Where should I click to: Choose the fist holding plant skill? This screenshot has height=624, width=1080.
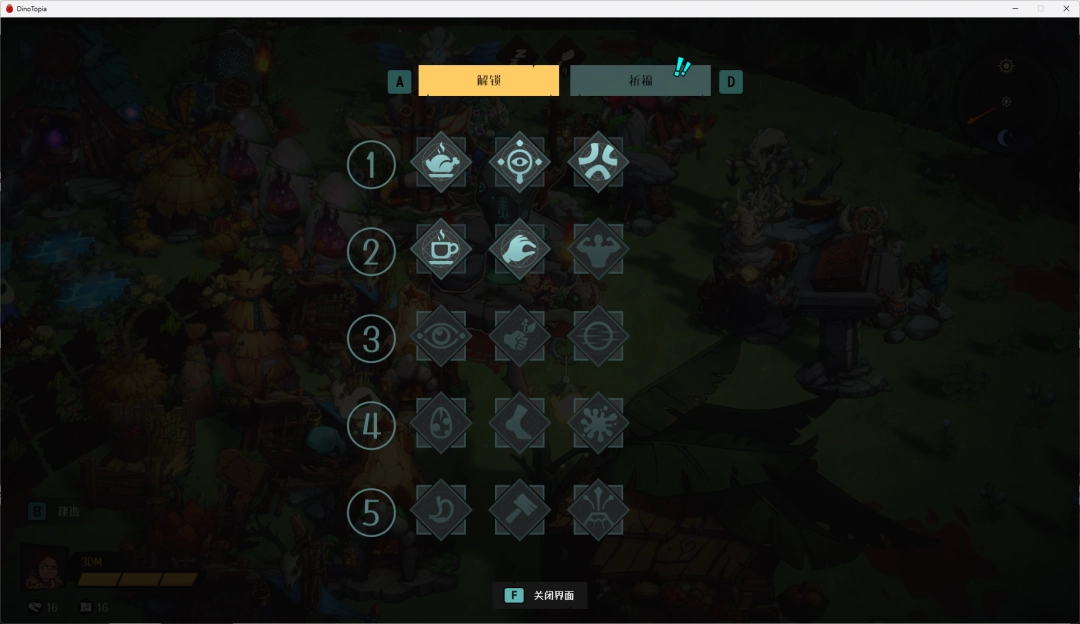point(519,336)
